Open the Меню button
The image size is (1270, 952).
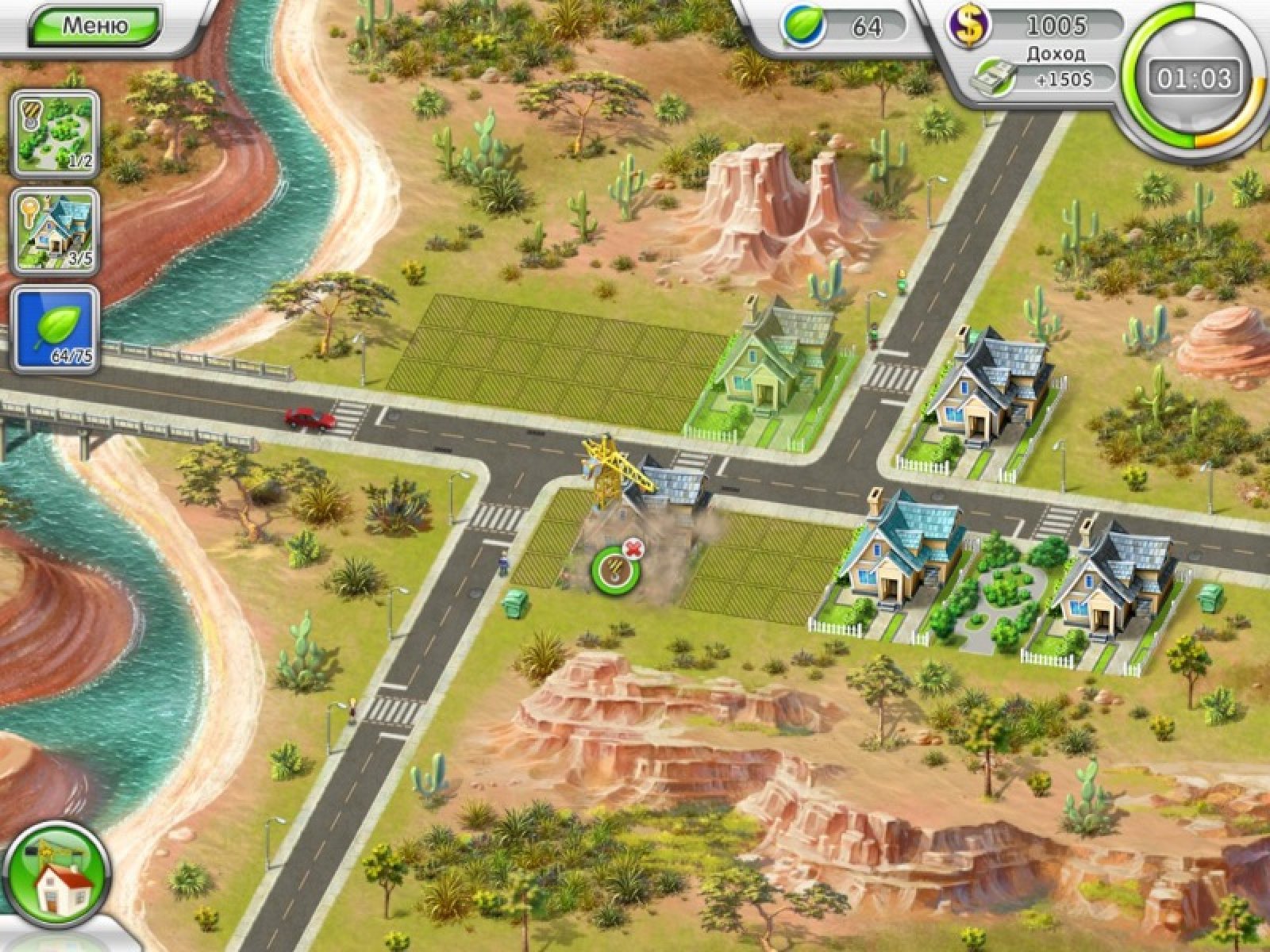pos(95,25)
